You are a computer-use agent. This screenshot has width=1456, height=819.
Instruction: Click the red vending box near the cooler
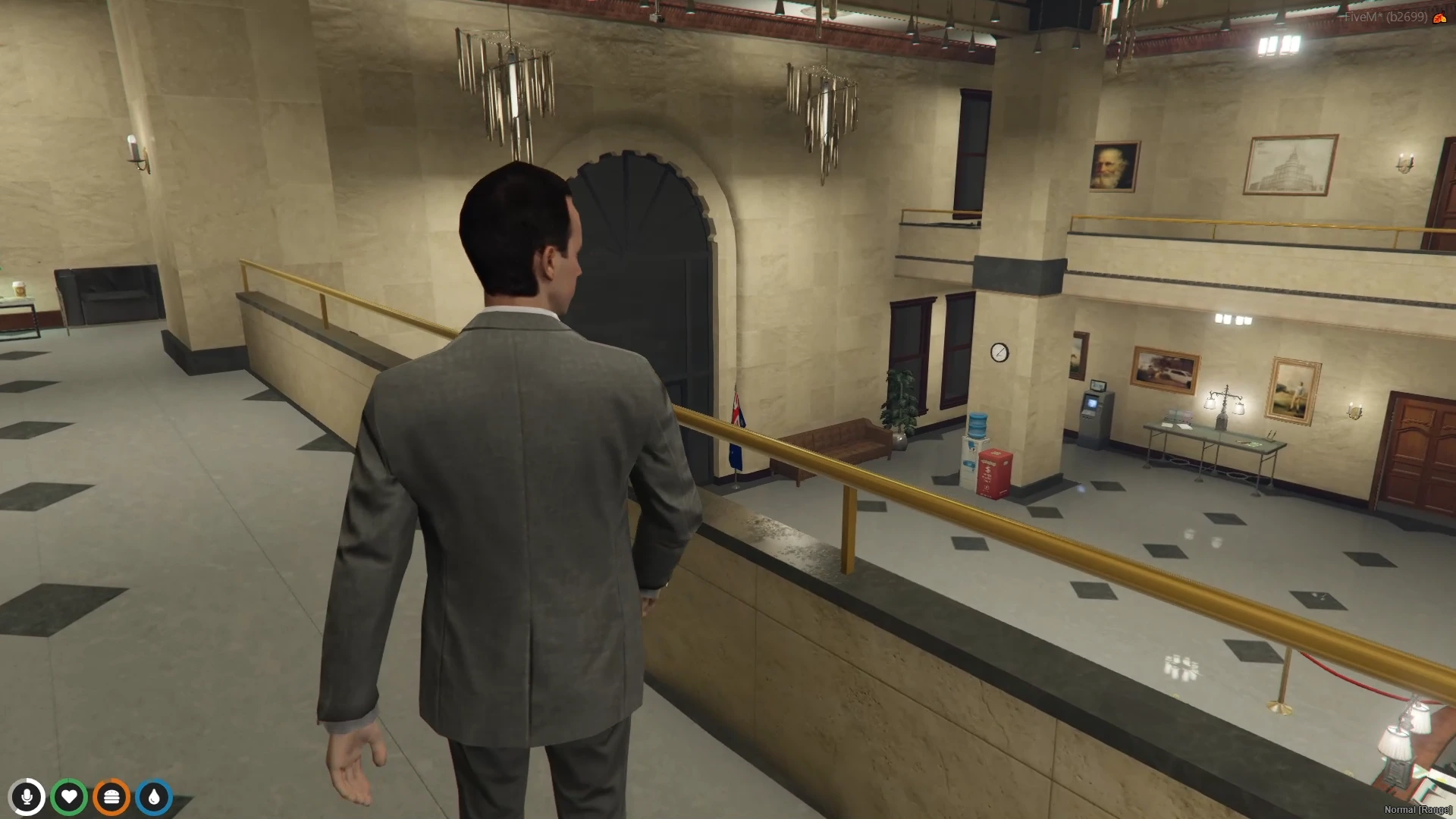click(996, 470)
